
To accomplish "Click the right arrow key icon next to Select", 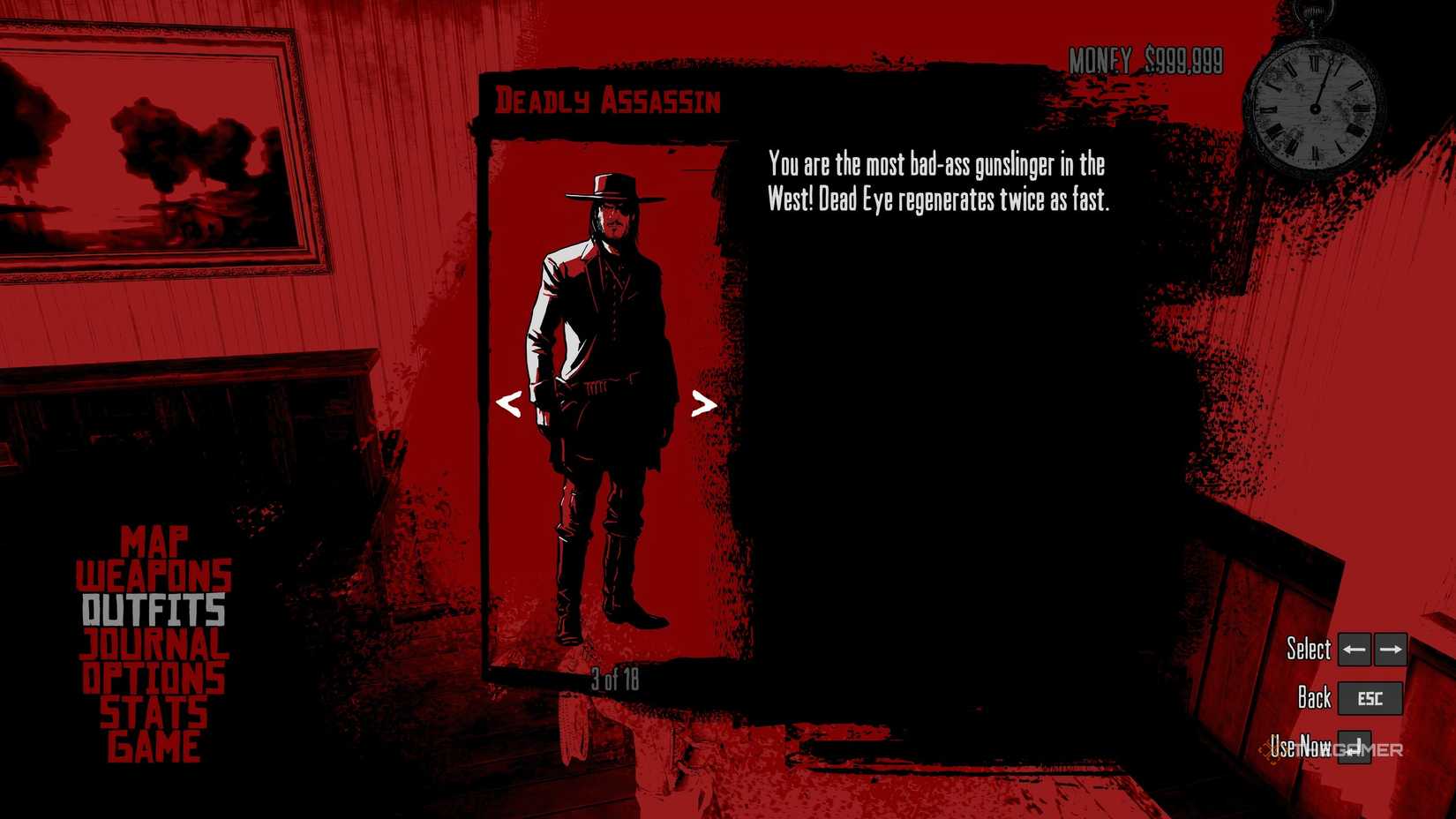I will 1392,650.
